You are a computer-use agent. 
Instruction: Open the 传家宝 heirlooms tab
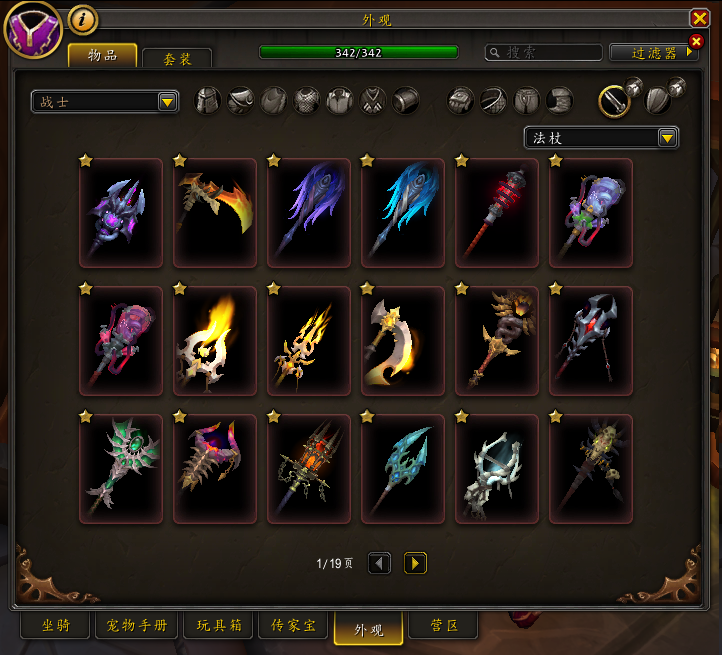coord(293,626)
